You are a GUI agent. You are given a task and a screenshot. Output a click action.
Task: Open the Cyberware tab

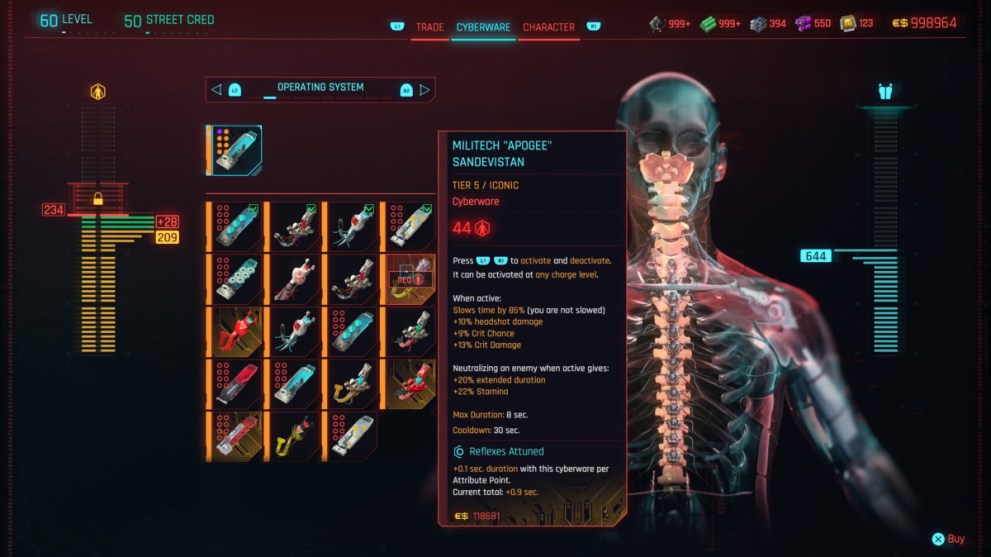pos(482,27)
